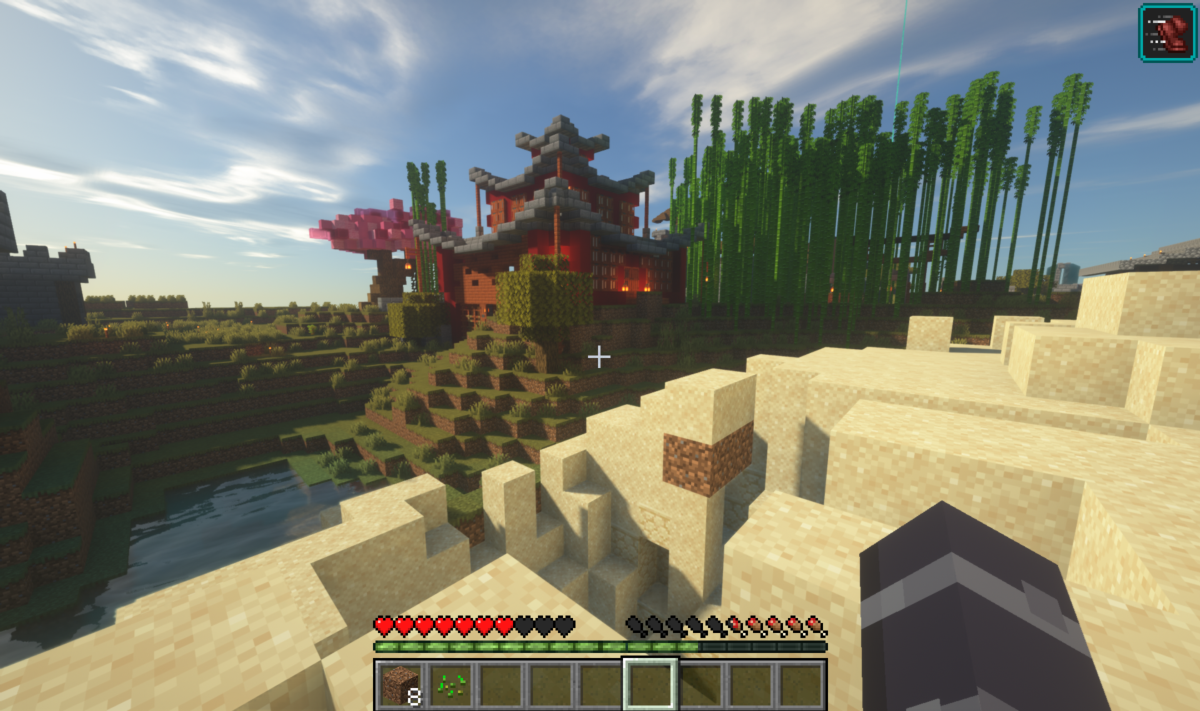The image size is (1200, 711).
Task: Select the dirt block hotbar slot
Action: [401, 685]
